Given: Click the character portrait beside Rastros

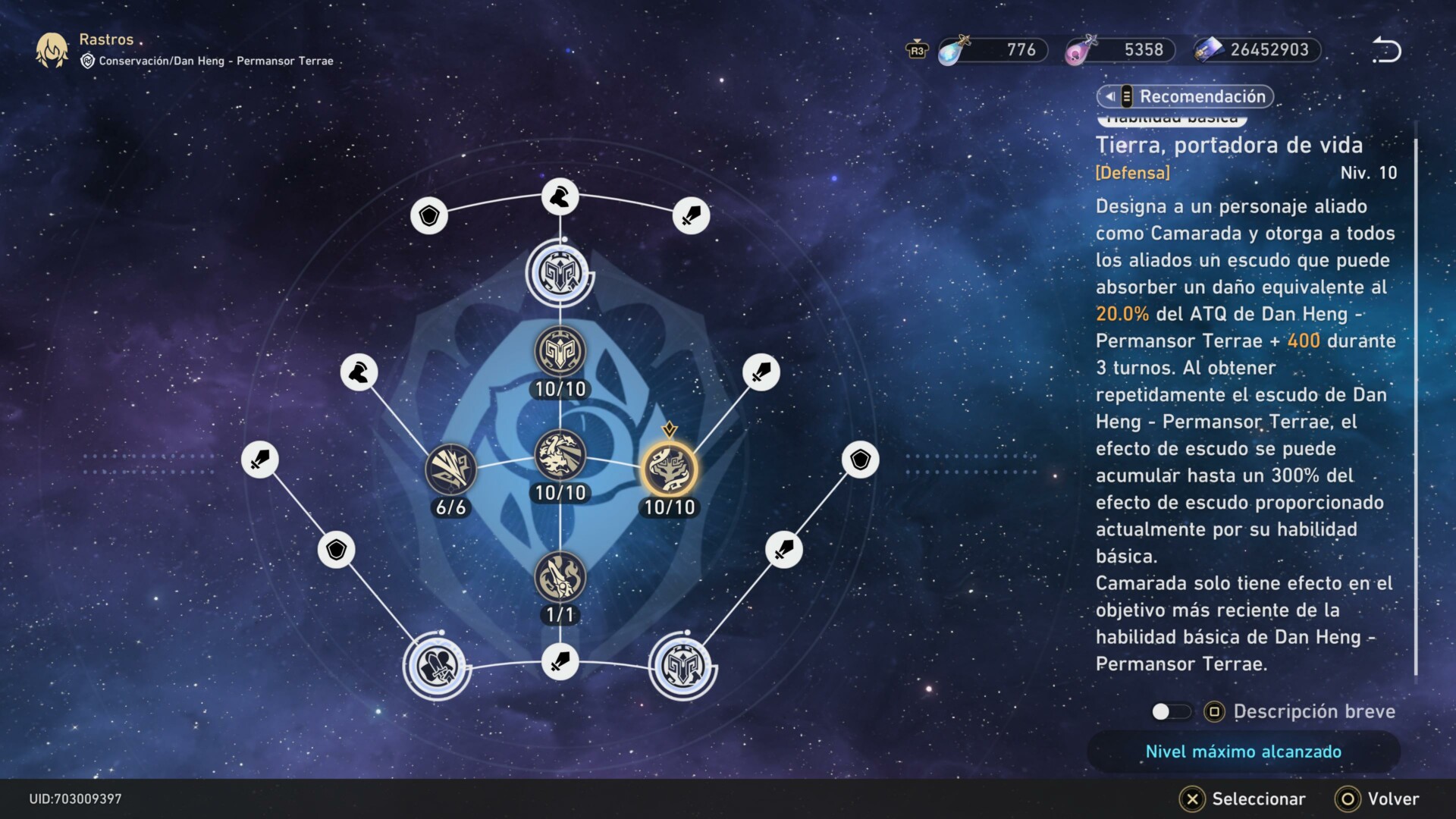Looking at the screenshot, I should click(x=52, y=50).
